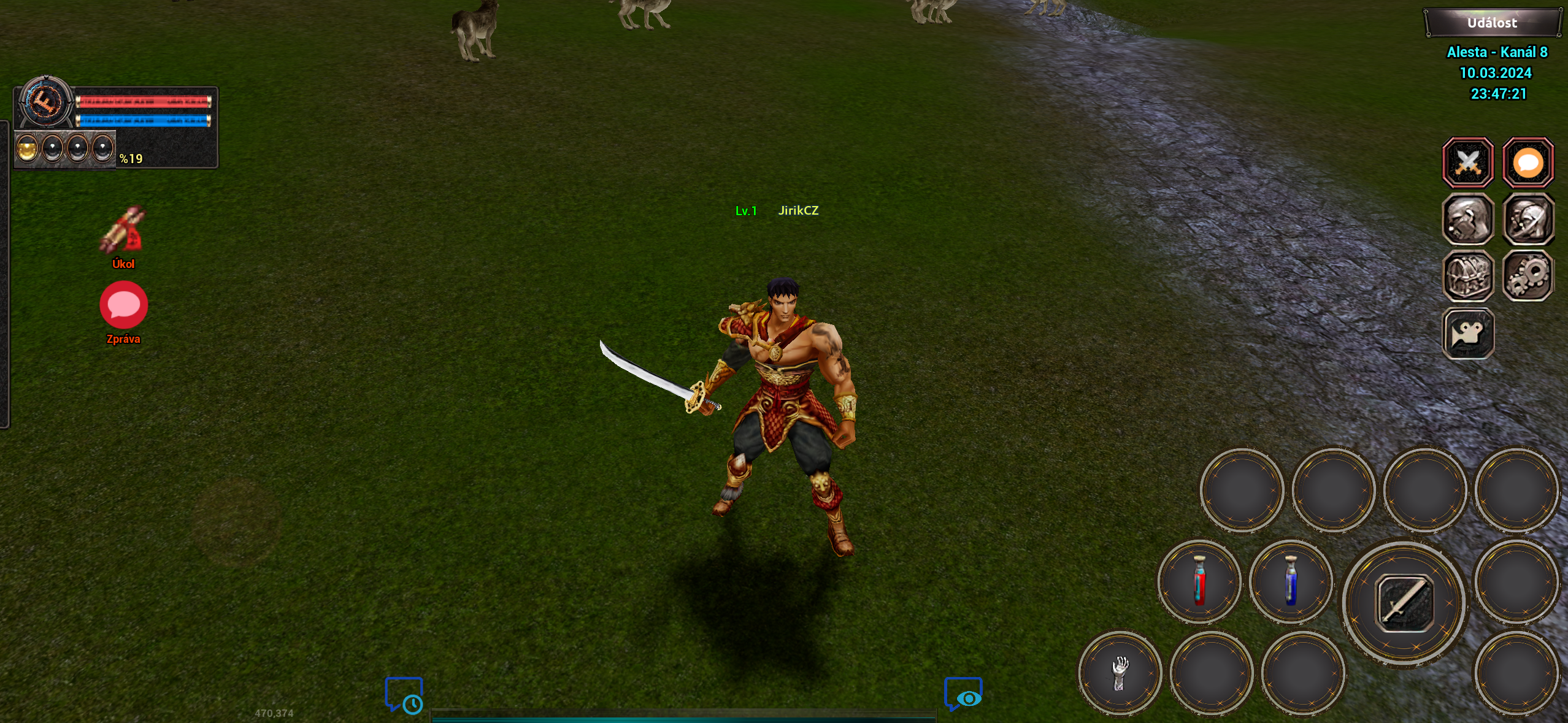Open the skills icon on the right sidebar
1568x723 pixels.
pos(1529,220)
